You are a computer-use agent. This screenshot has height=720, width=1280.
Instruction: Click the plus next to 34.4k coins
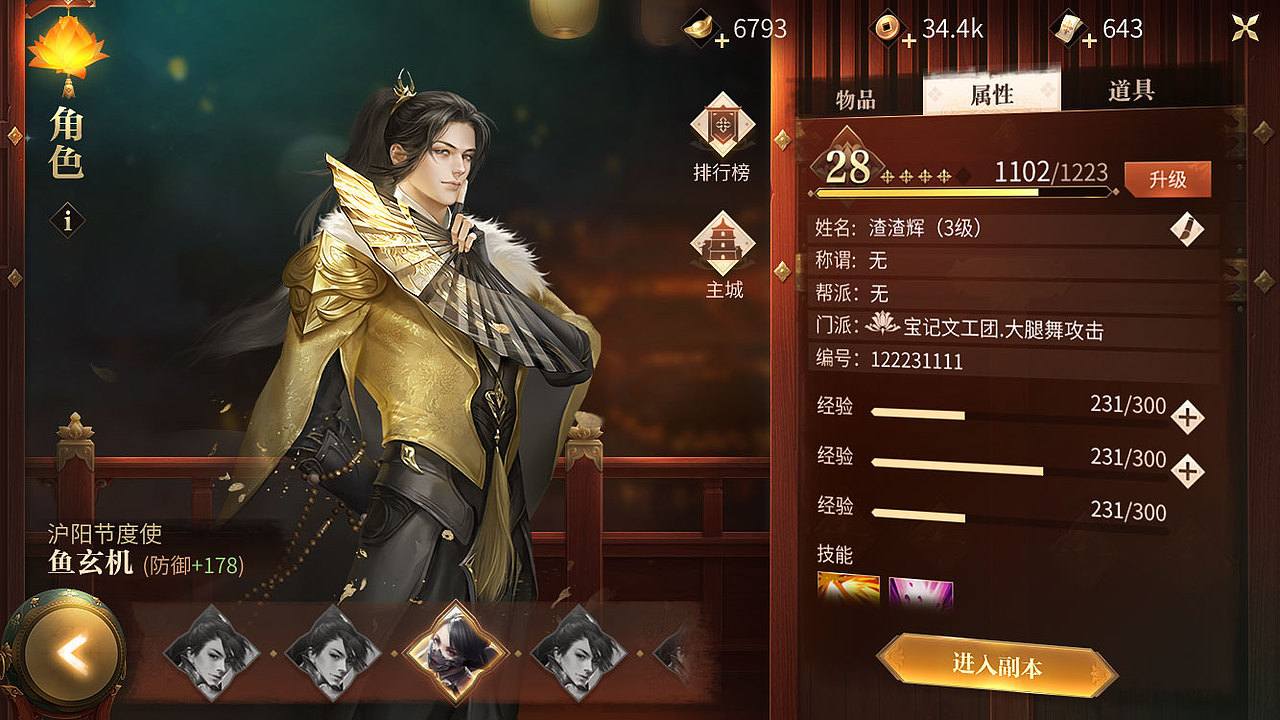[908, 39]
